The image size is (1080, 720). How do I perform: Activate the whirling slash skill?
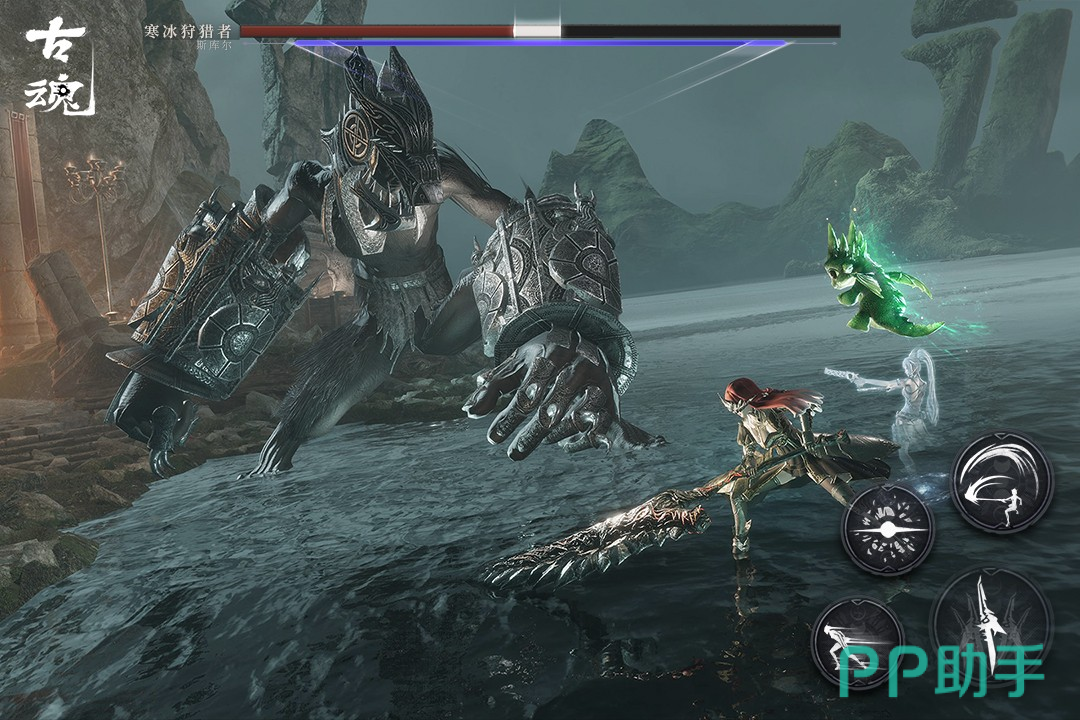[1001, 482]
